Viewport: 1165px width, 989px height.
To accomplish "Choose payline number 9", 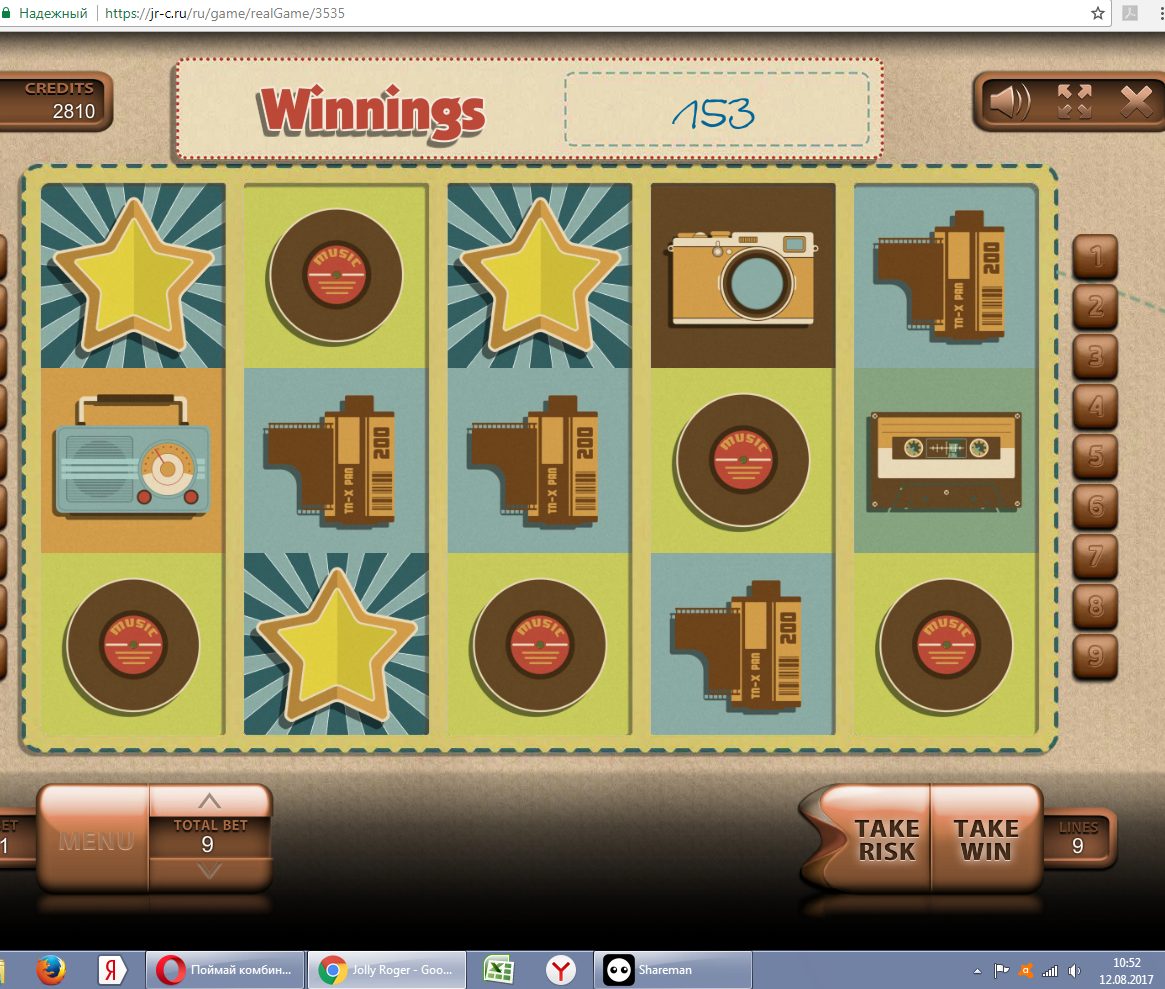I will pyautogui.click(x=1096, y=656).
